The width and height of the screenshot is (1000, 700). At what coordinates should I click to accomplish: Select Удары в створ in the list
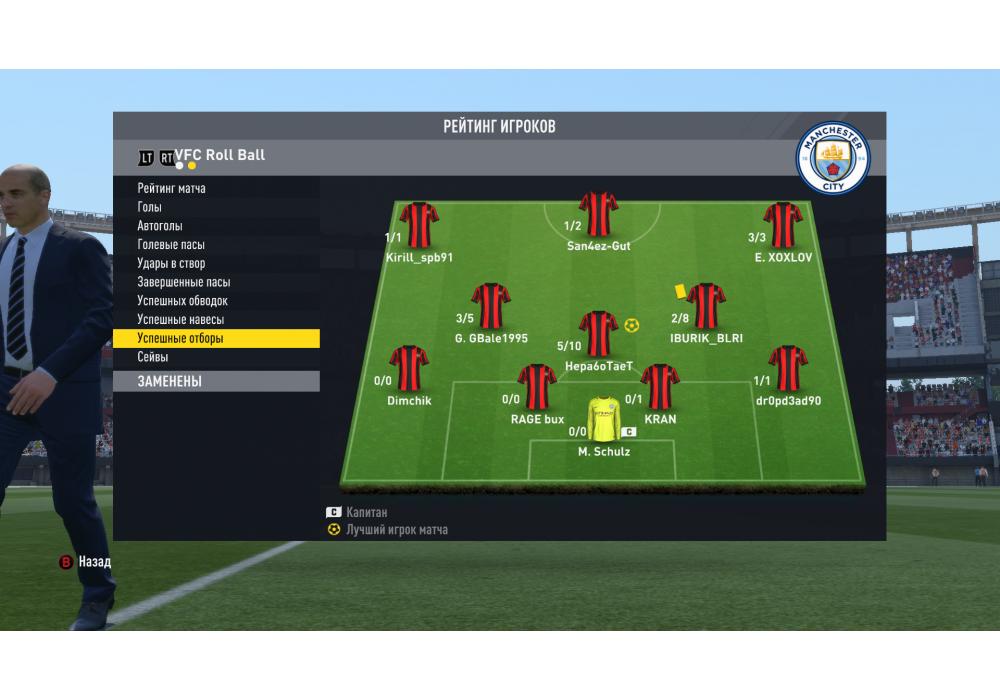[171, 264]
